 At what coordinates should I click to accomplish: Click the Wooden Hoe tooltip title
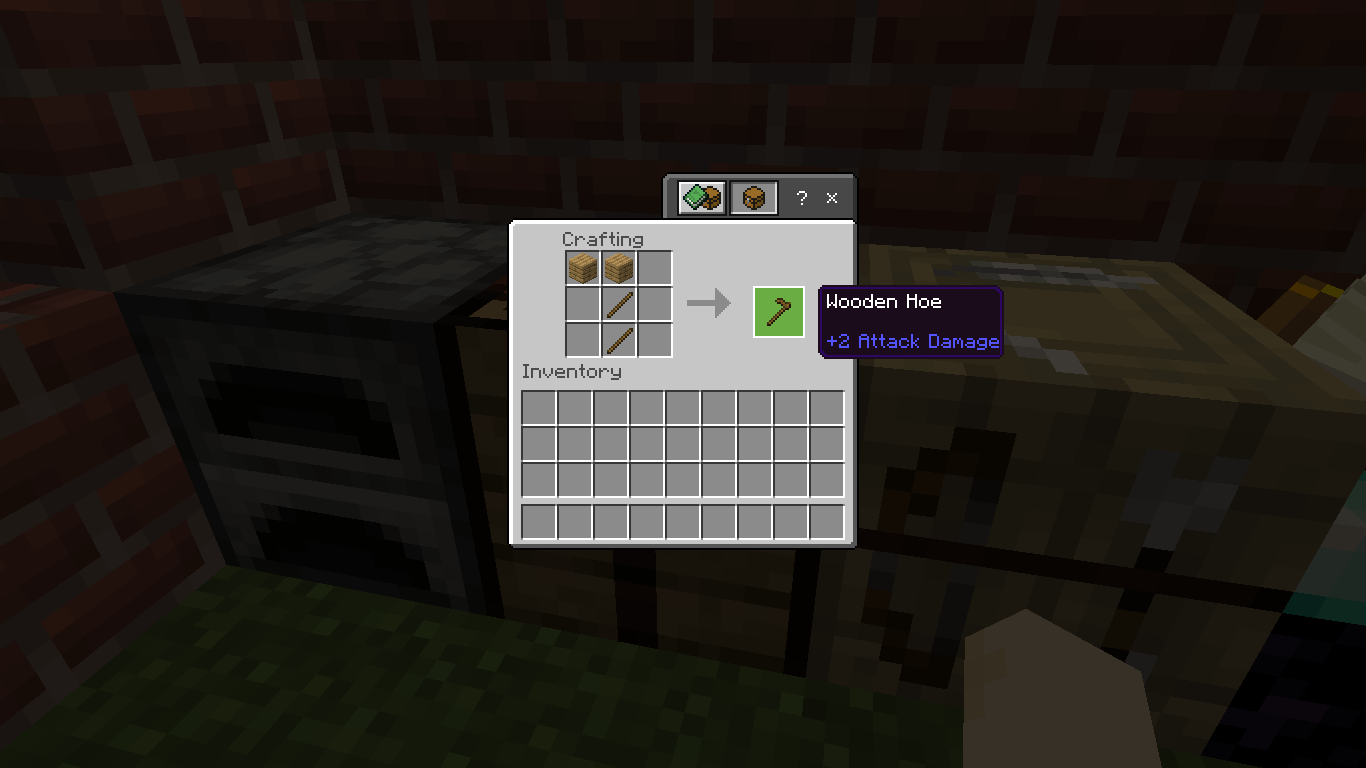coord(882,301)
